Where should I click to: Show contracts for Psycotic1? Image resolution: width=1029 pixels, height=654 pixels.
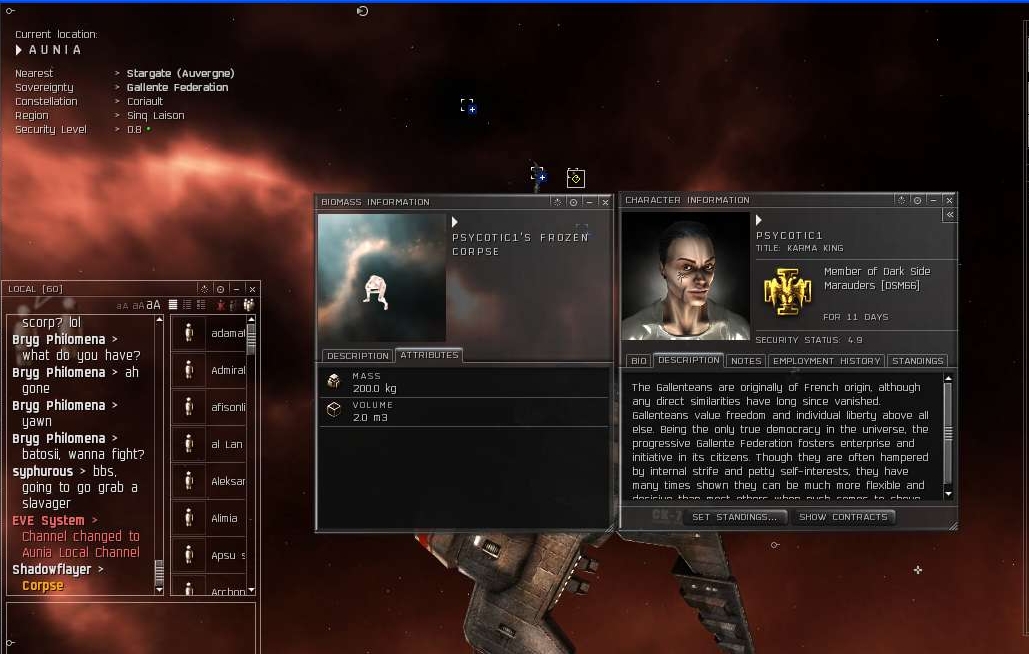(843, 517)
